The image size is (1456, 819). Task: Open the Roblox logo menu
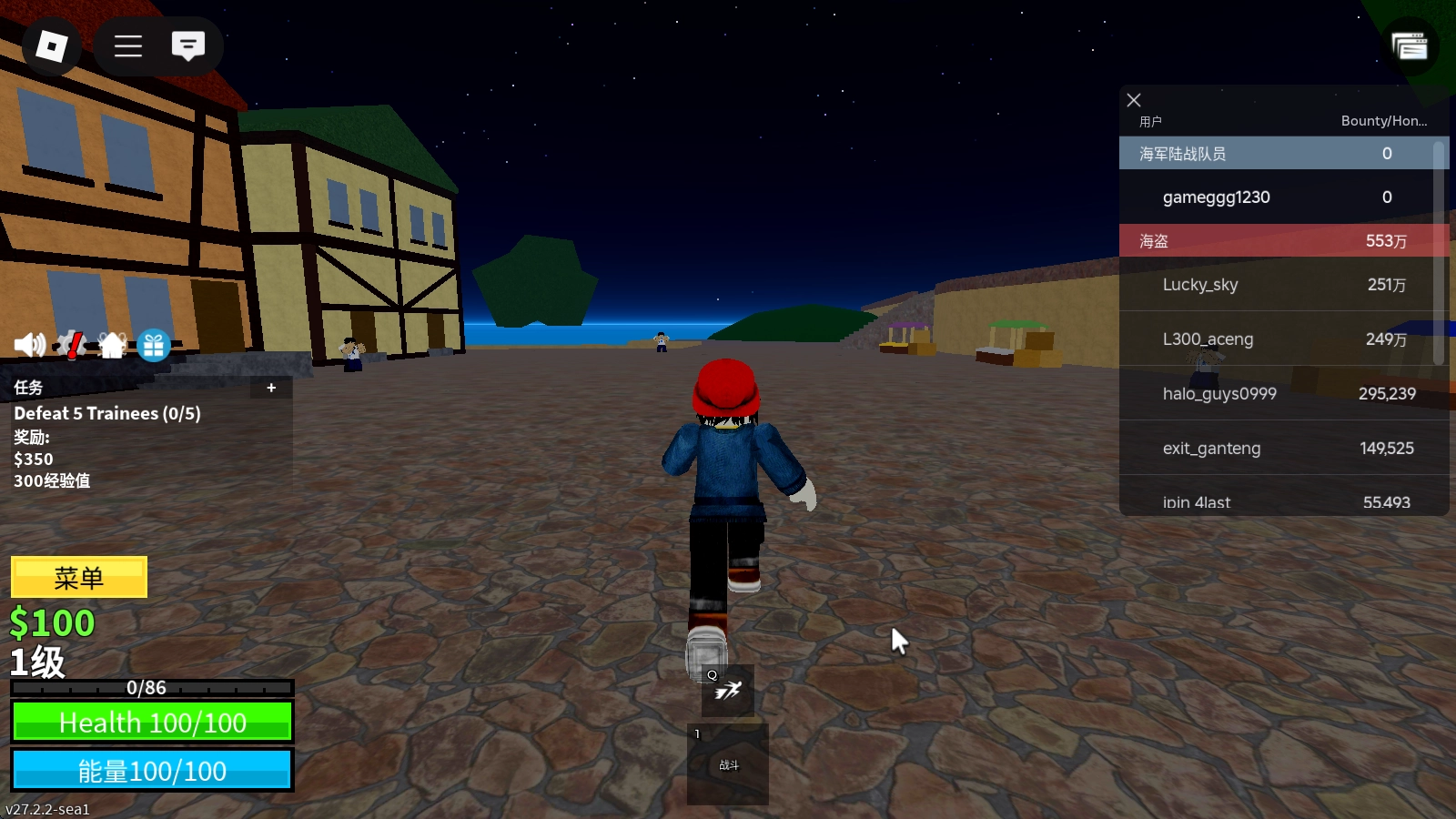[51, 46]
